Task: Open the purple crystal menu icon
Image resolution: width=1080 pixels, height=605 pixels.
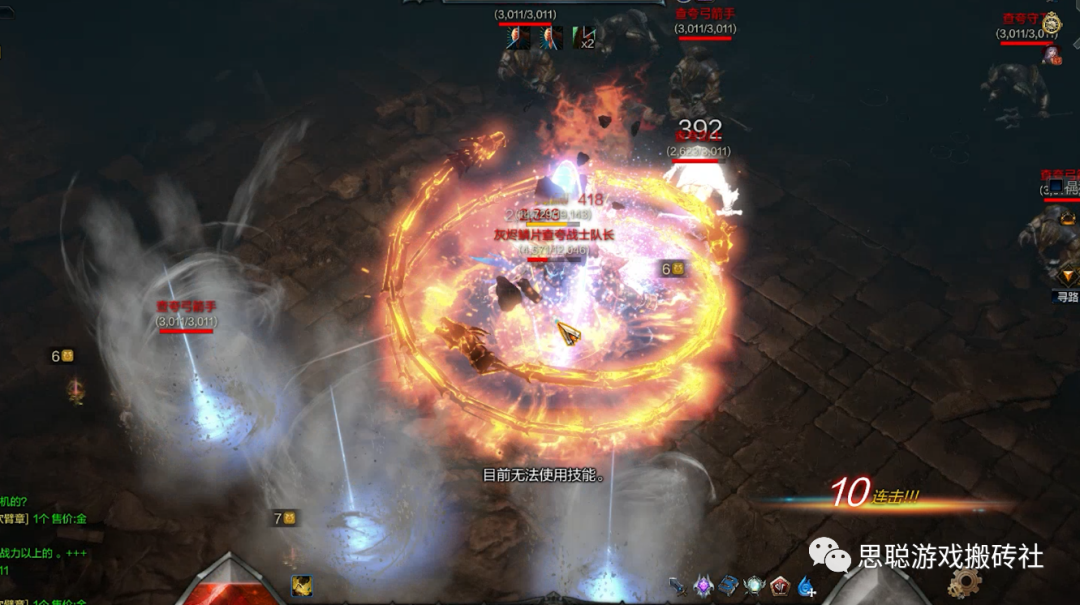Action: pos(704,586)
